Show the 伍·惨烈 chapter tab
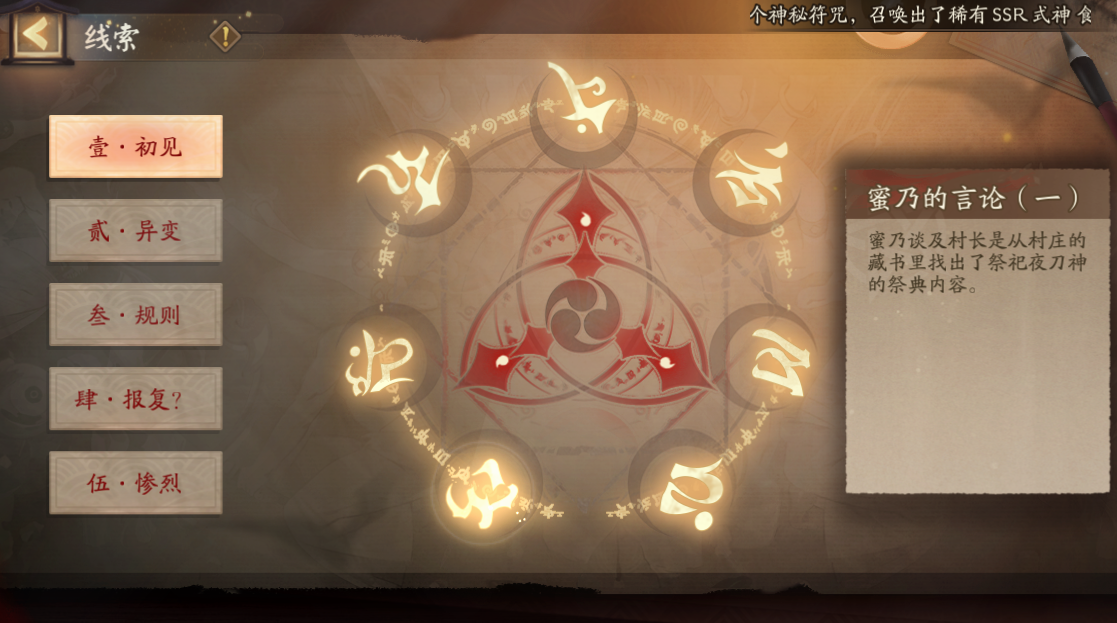 click(136, 483)
